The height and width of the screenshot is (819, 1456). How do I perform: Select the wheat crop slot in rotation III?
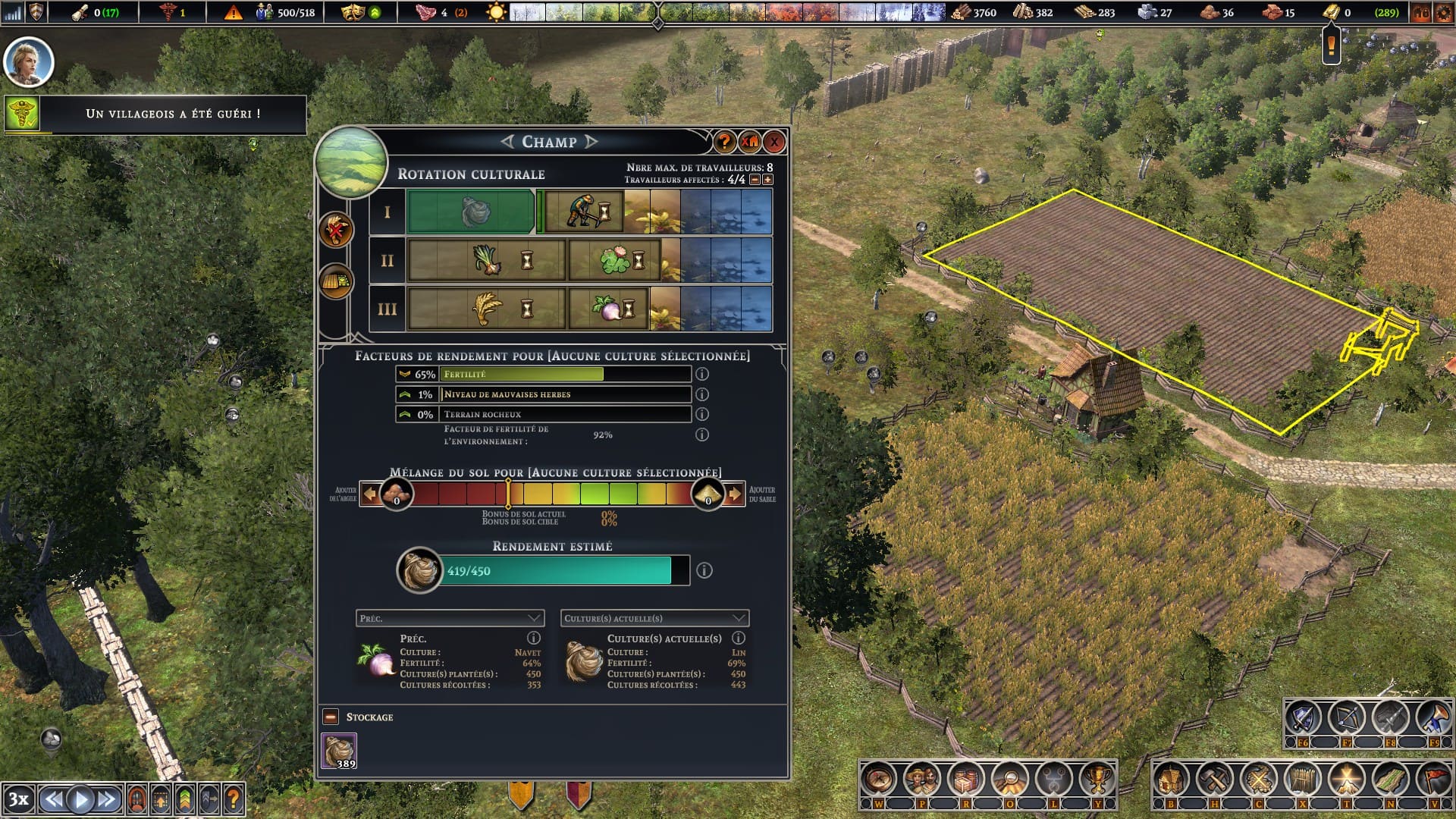(486, 309)
